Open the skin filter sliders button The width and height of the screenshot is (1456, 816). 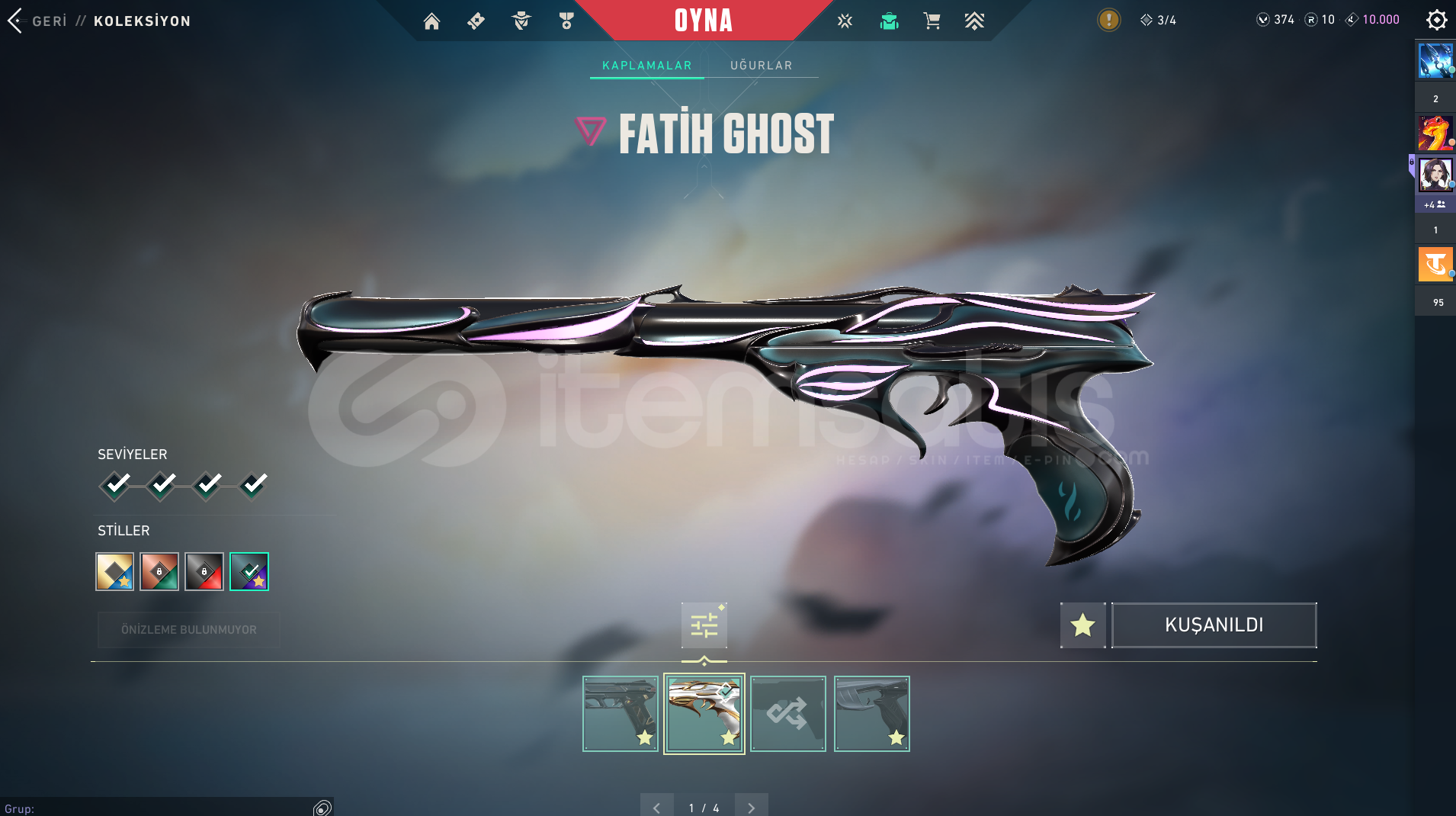click(704, 625)
